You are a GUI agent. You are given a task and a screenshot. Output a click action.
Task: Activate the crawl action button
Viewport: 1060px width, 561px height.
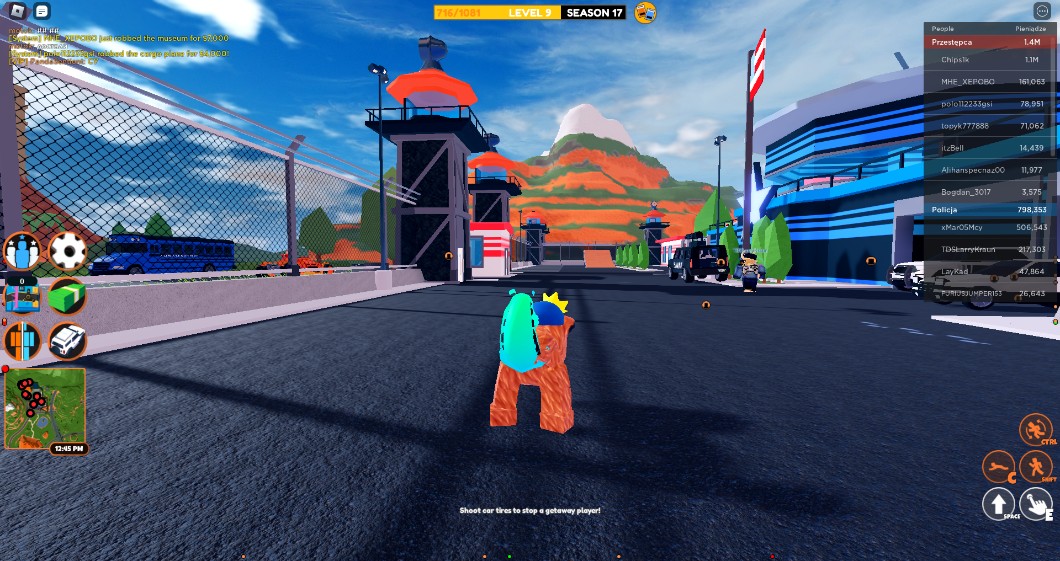[998, 466]
